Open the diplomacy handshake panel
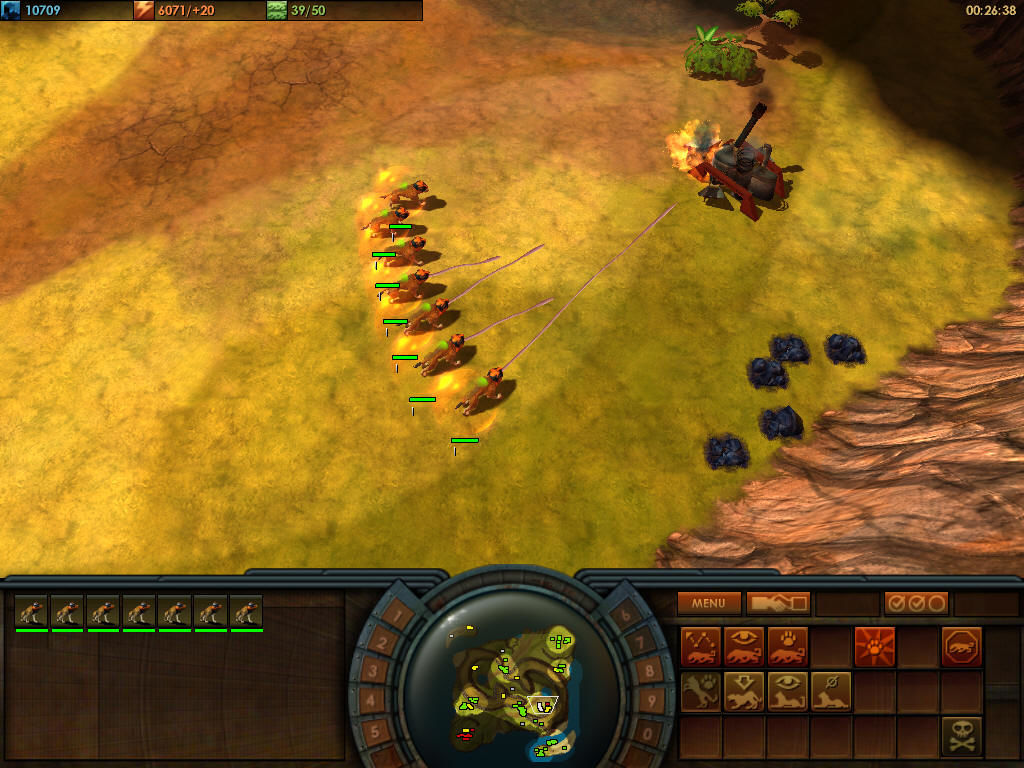Image resolution: width=1024 pixels, height=768 pixels. (777, 603)
